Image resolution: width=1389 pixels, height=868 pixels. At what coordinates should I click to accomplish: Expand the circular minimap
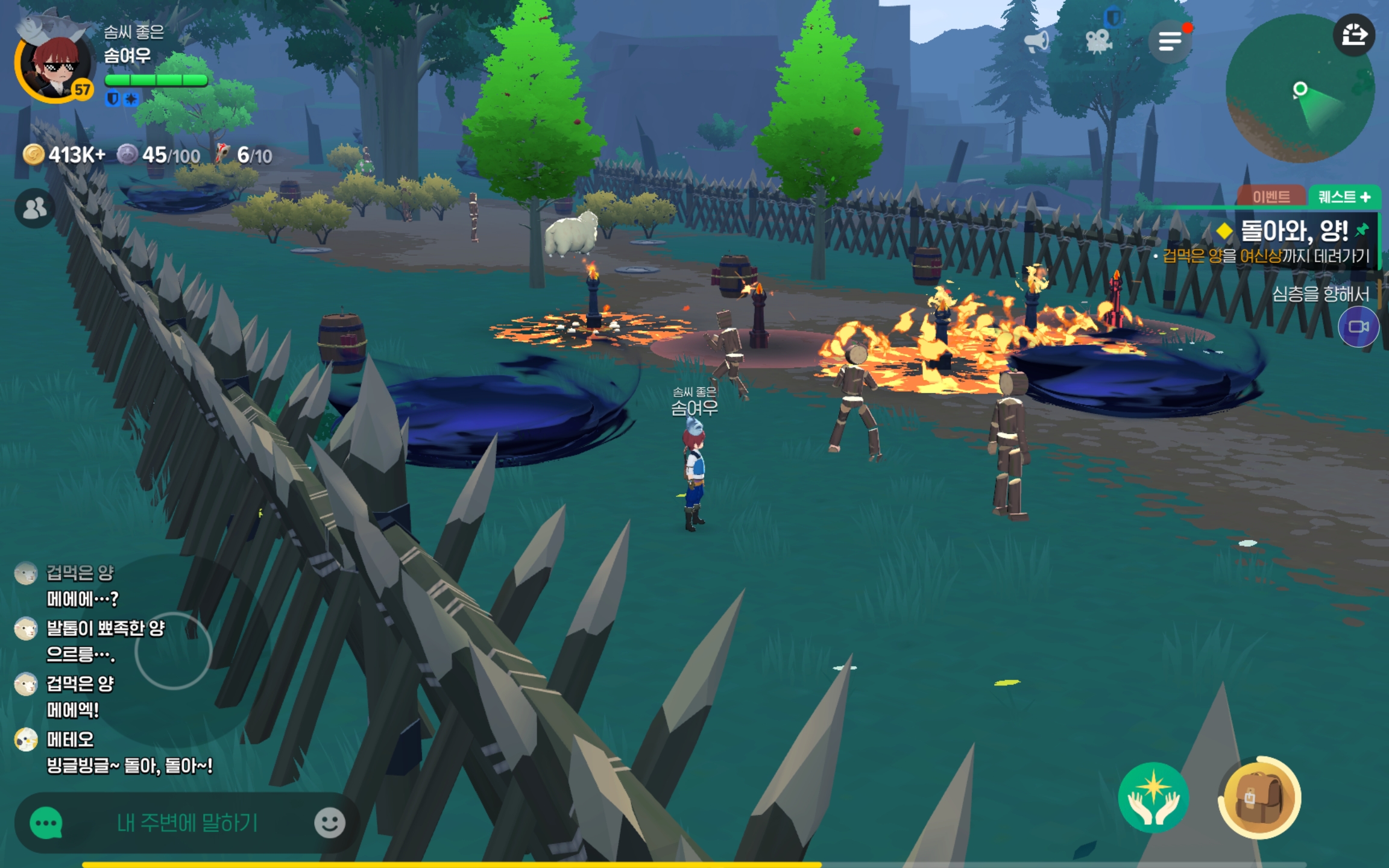coord(1300,89)
